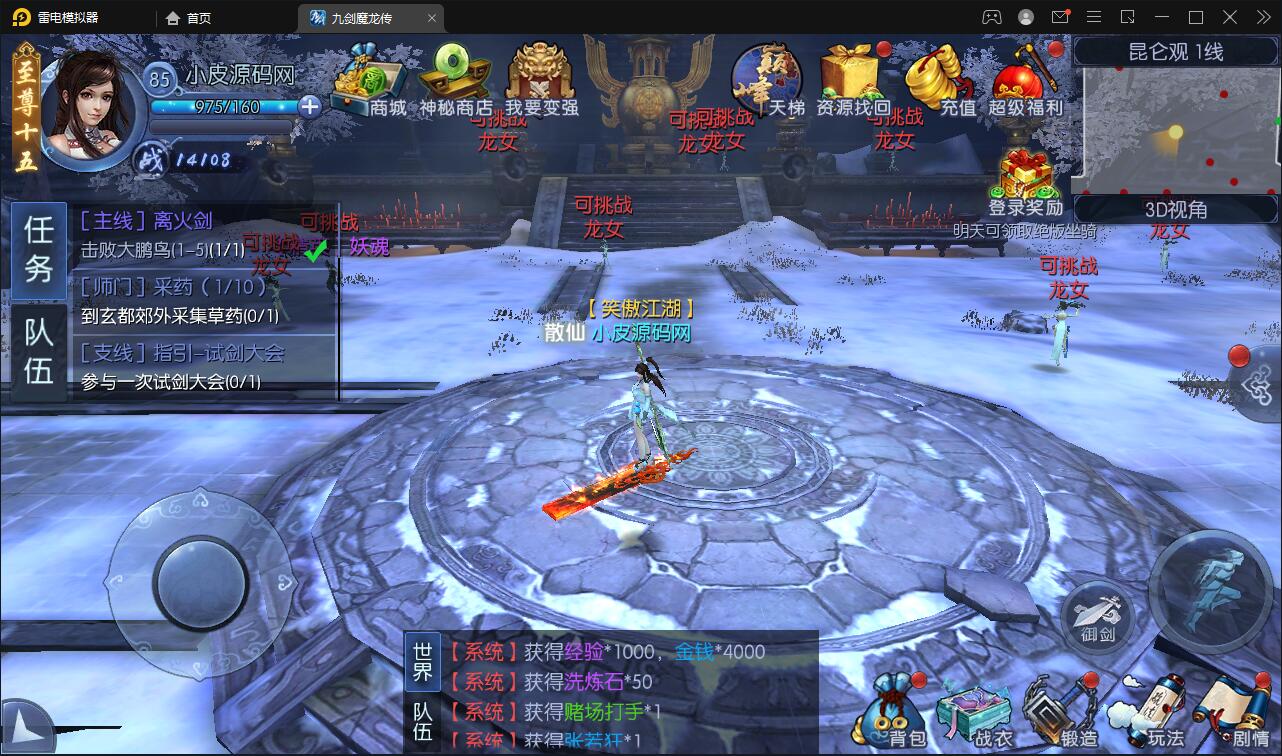This screenshot has height=756, width=1282.
Task: Activate the 御剑 sword-riding button
Action: pyautogui.click(x=1097, y=611)
